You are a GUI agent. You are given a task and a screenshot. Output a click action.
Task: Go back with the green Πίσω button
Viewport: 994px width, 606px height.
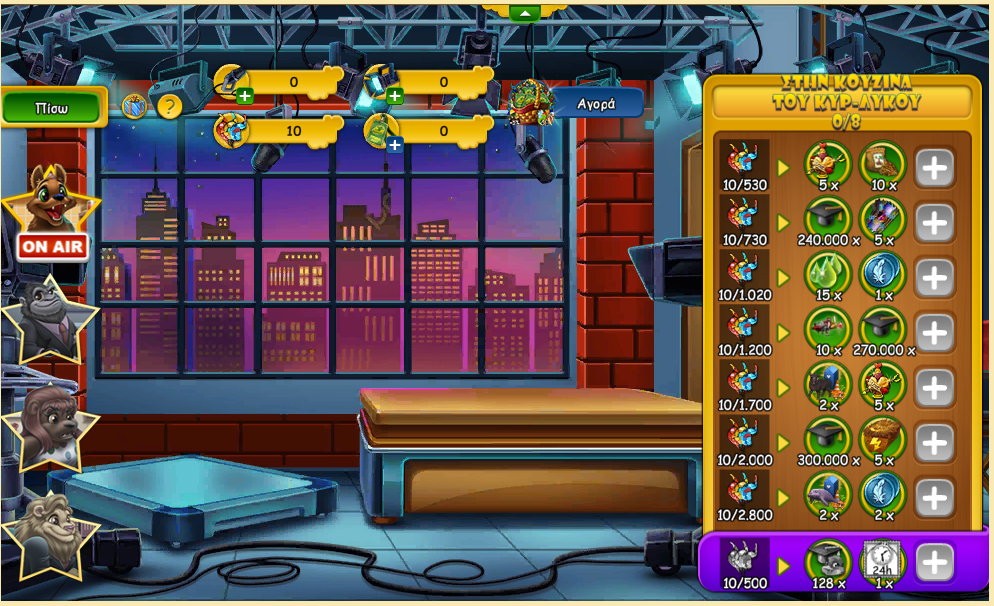[52, 108]
